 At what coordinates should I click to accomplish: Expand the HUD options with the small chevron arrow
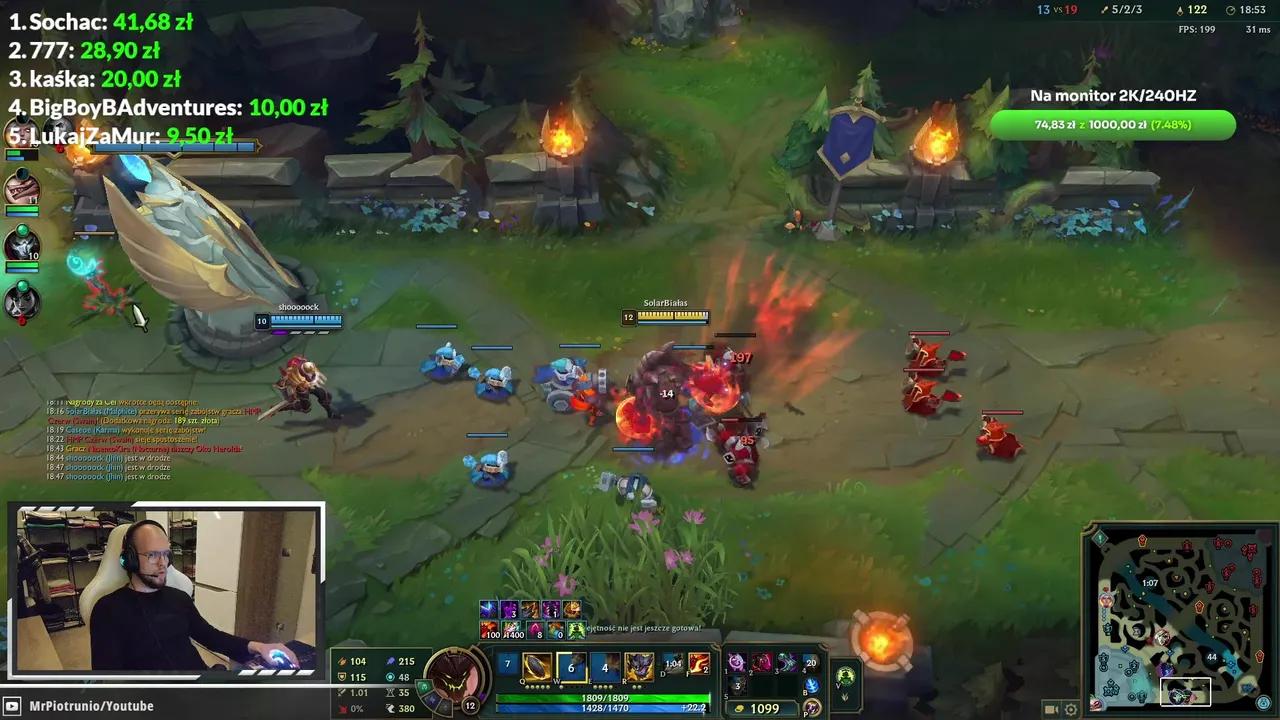[844, 700]
